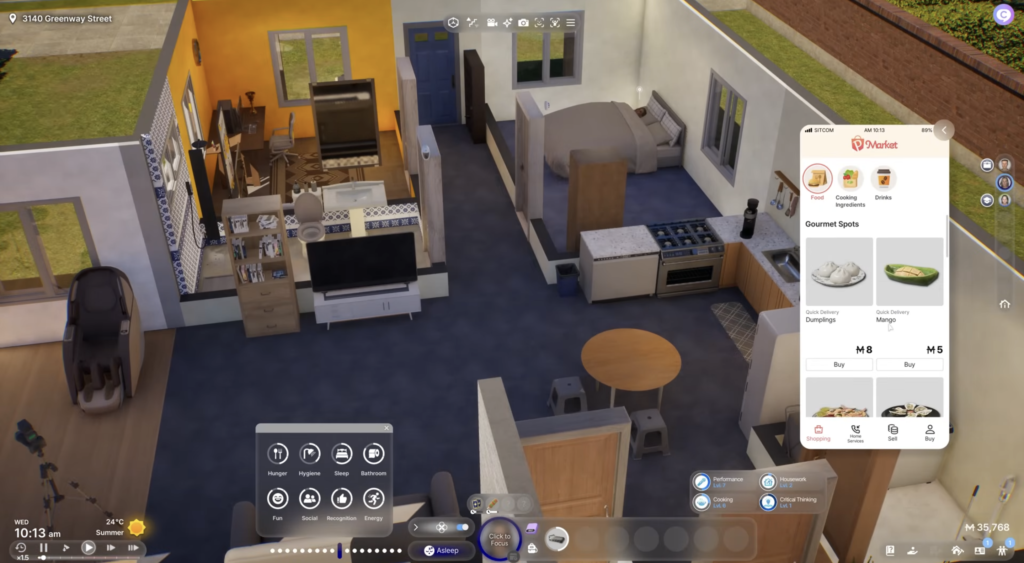Collapse the phone with the arrow button

coord(944,131)
